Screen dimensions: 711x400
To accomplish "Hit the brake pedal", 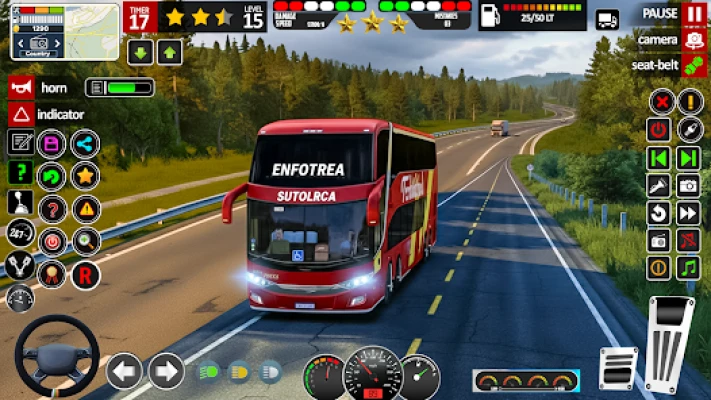I will click(617, 367).
